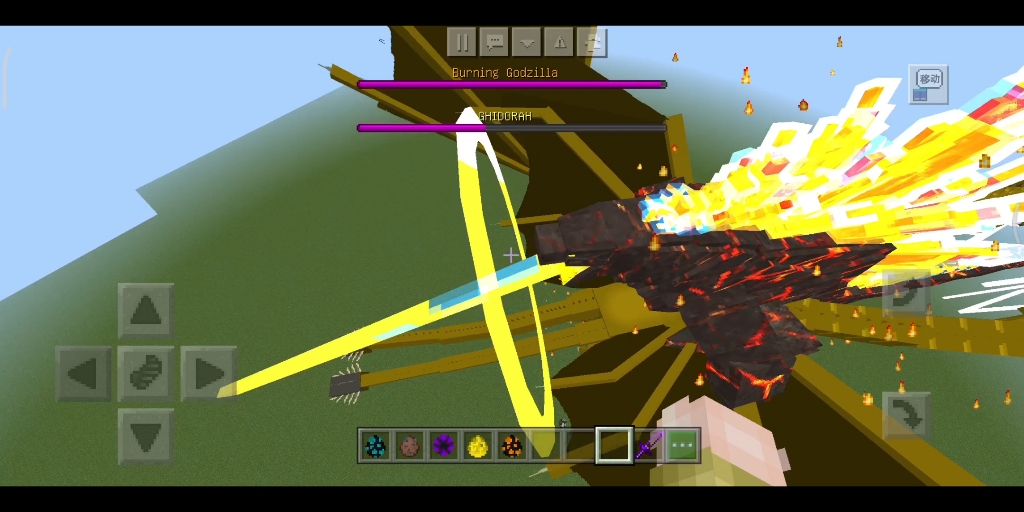Equip the purple sword in the hotbar
The height and width of the screenshot is (512, 1024).
tap(648, 446)
